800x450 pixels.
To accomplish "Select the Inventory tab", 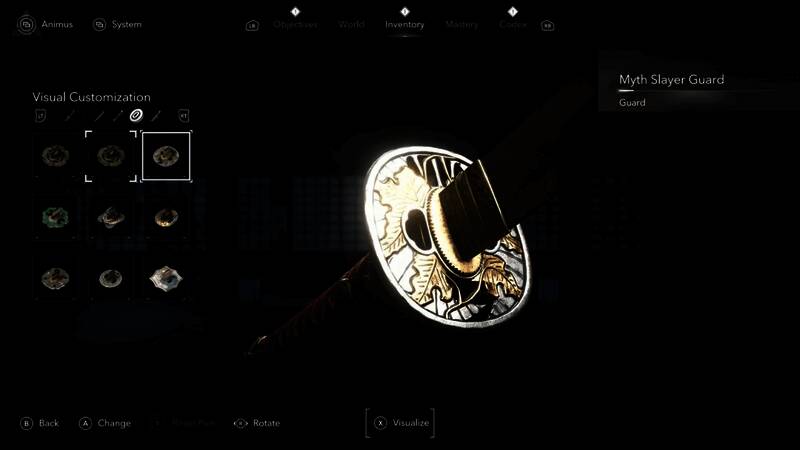I will pos(405,25).
